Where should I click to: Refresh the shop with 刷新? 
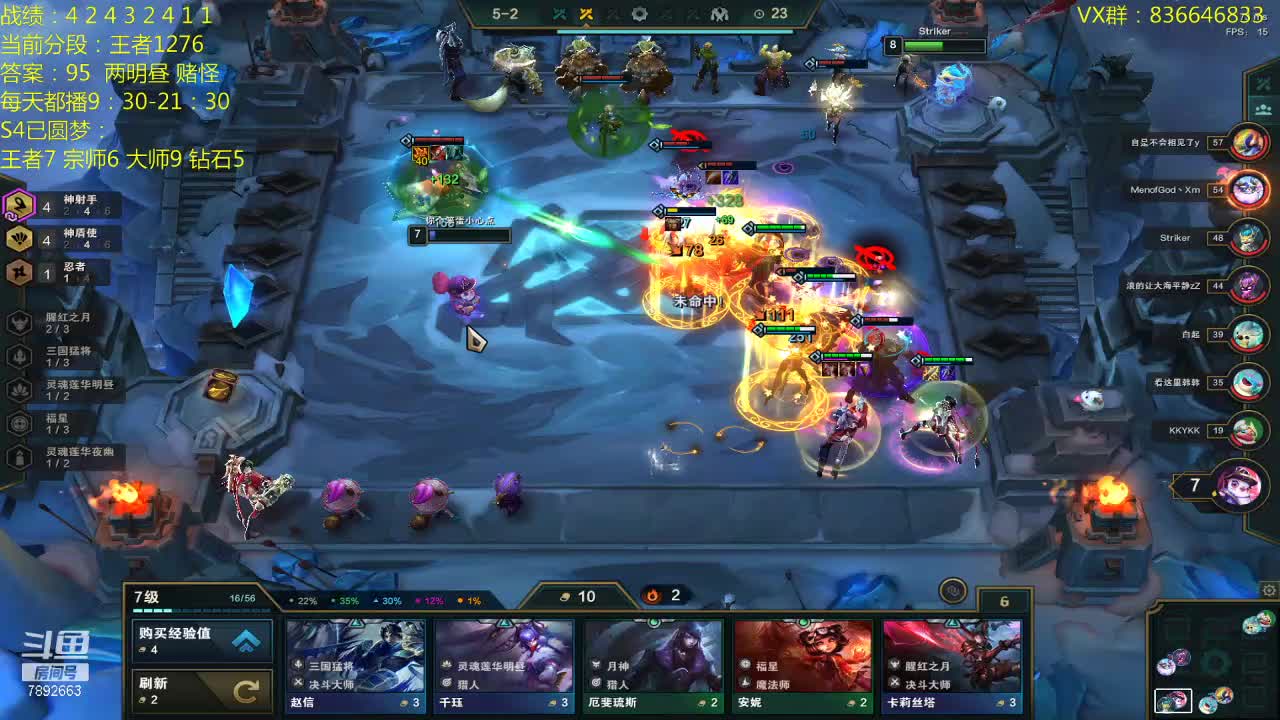click(x=202, y=690)
